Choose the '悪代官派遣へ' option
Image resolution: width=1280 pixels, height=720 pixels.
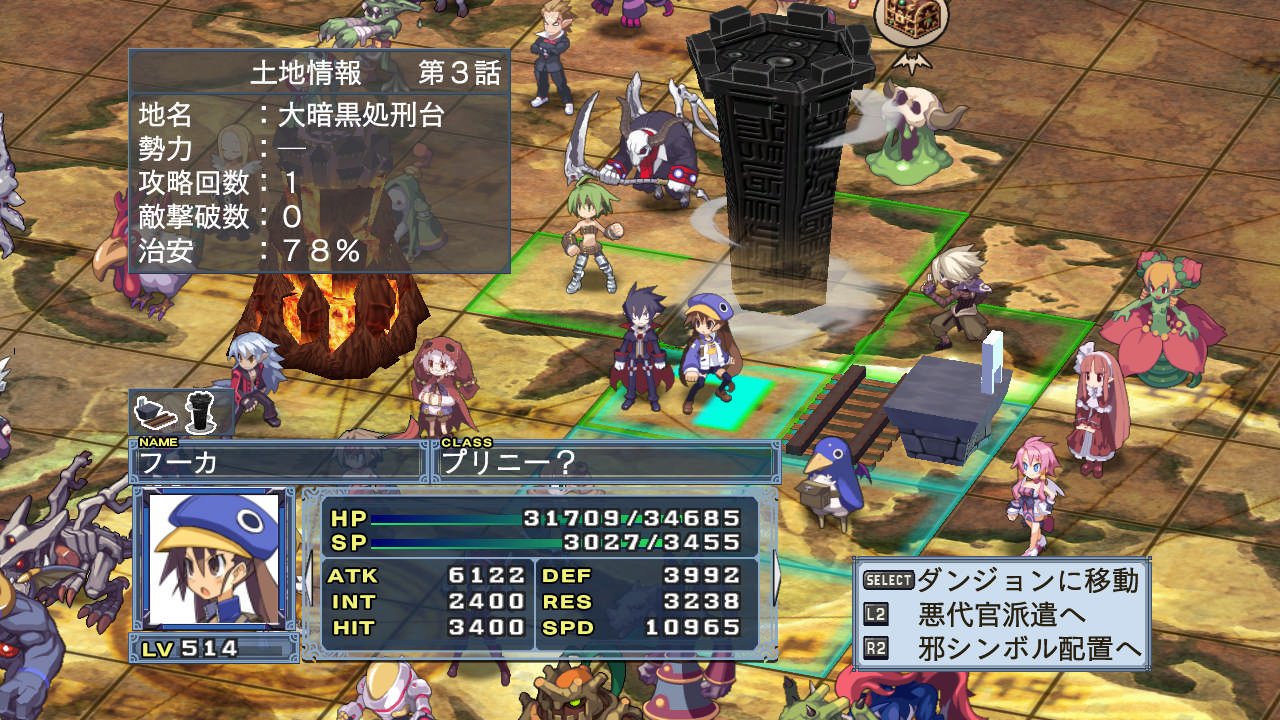pyautogui.click(x=1003, y=614)
